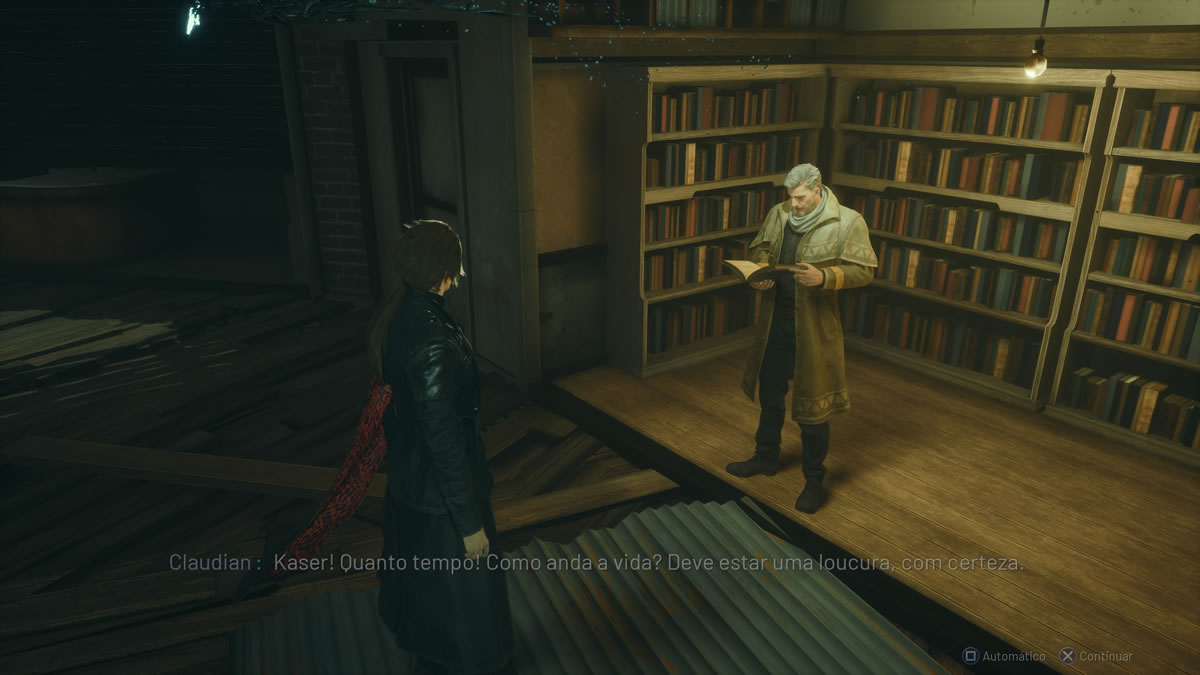
Task: Toggle Automático dialogue advance
Action: pyautogui.click(x=1004, y=656)
